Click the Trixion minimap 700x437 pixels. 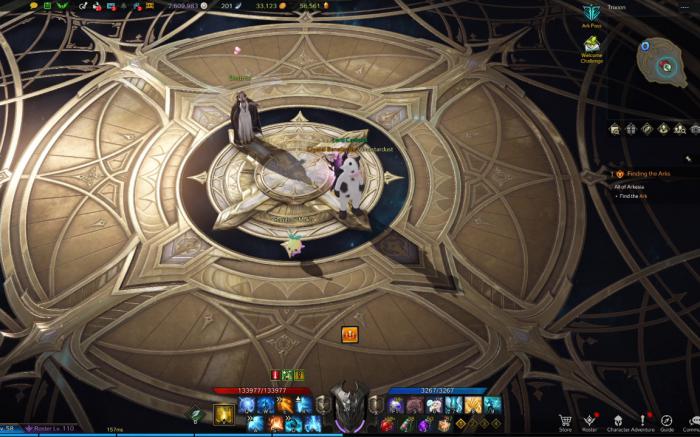coord(661,61)
